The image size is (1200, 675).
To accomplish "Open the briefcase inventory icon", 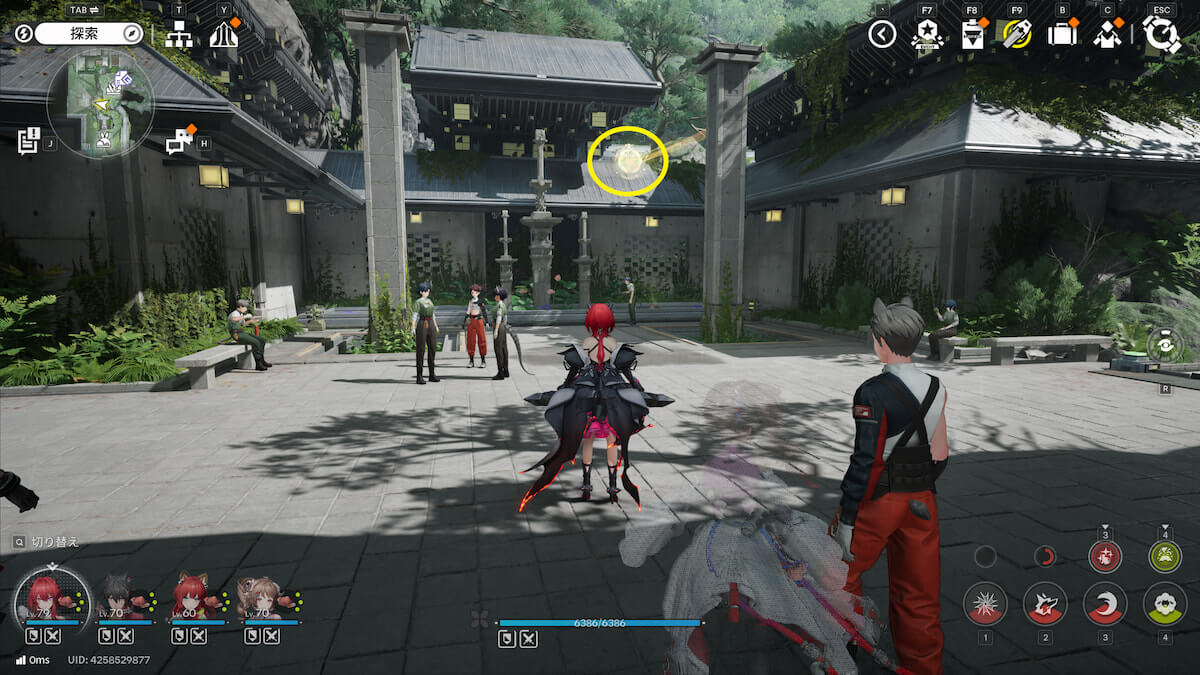I will tap(1062, 35).
